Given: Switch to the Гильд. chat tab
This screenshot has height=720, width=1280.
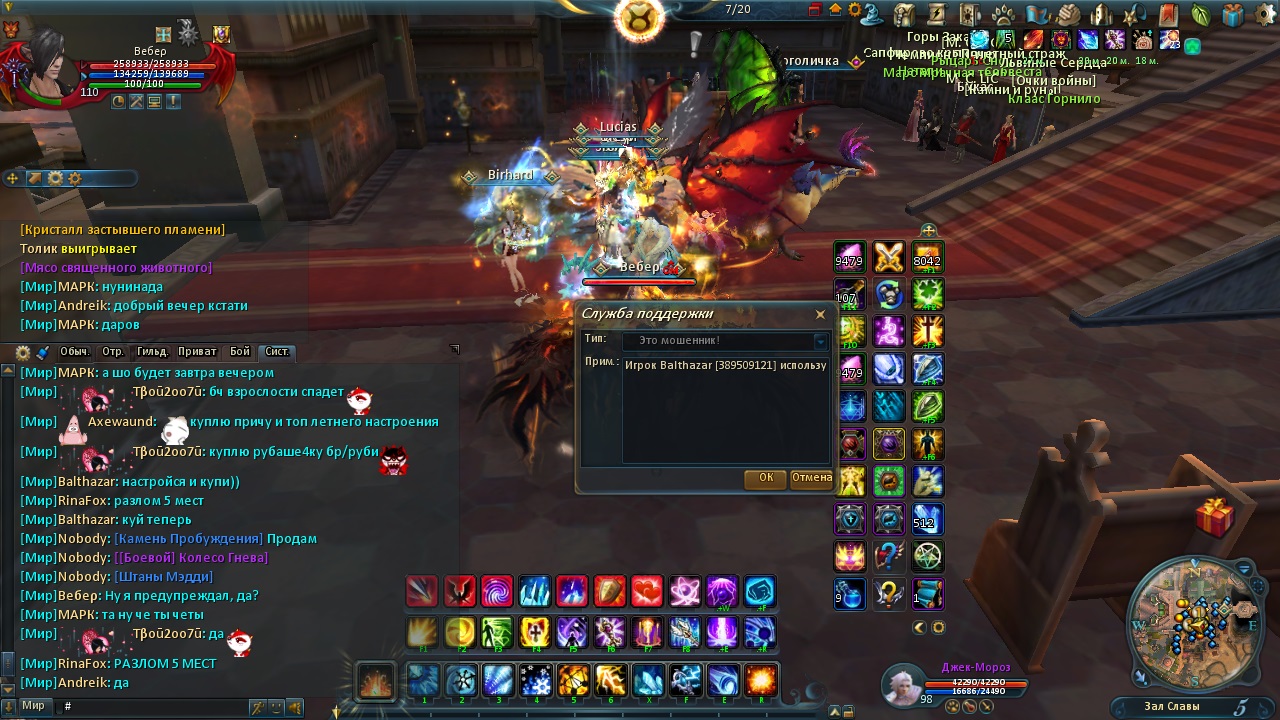Looking at the screenshot, I should [152, 352].
